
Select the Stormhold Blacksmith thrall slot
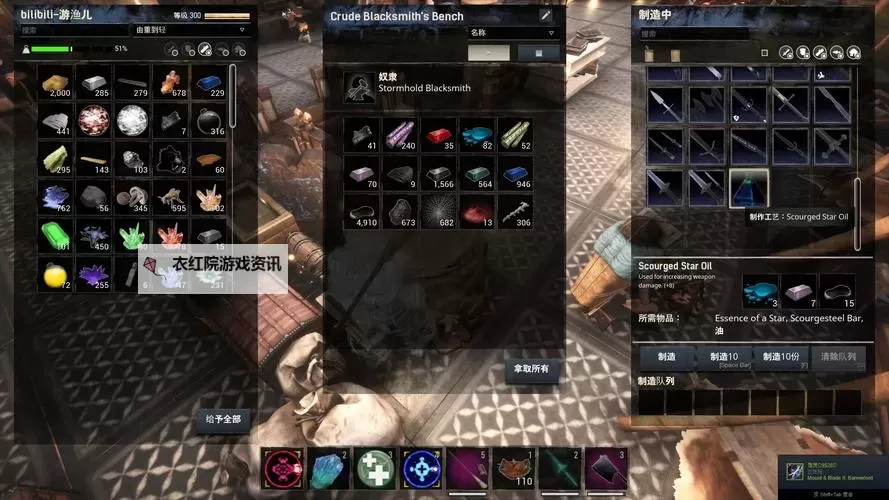pyautogui.click(x=358, y=87)
